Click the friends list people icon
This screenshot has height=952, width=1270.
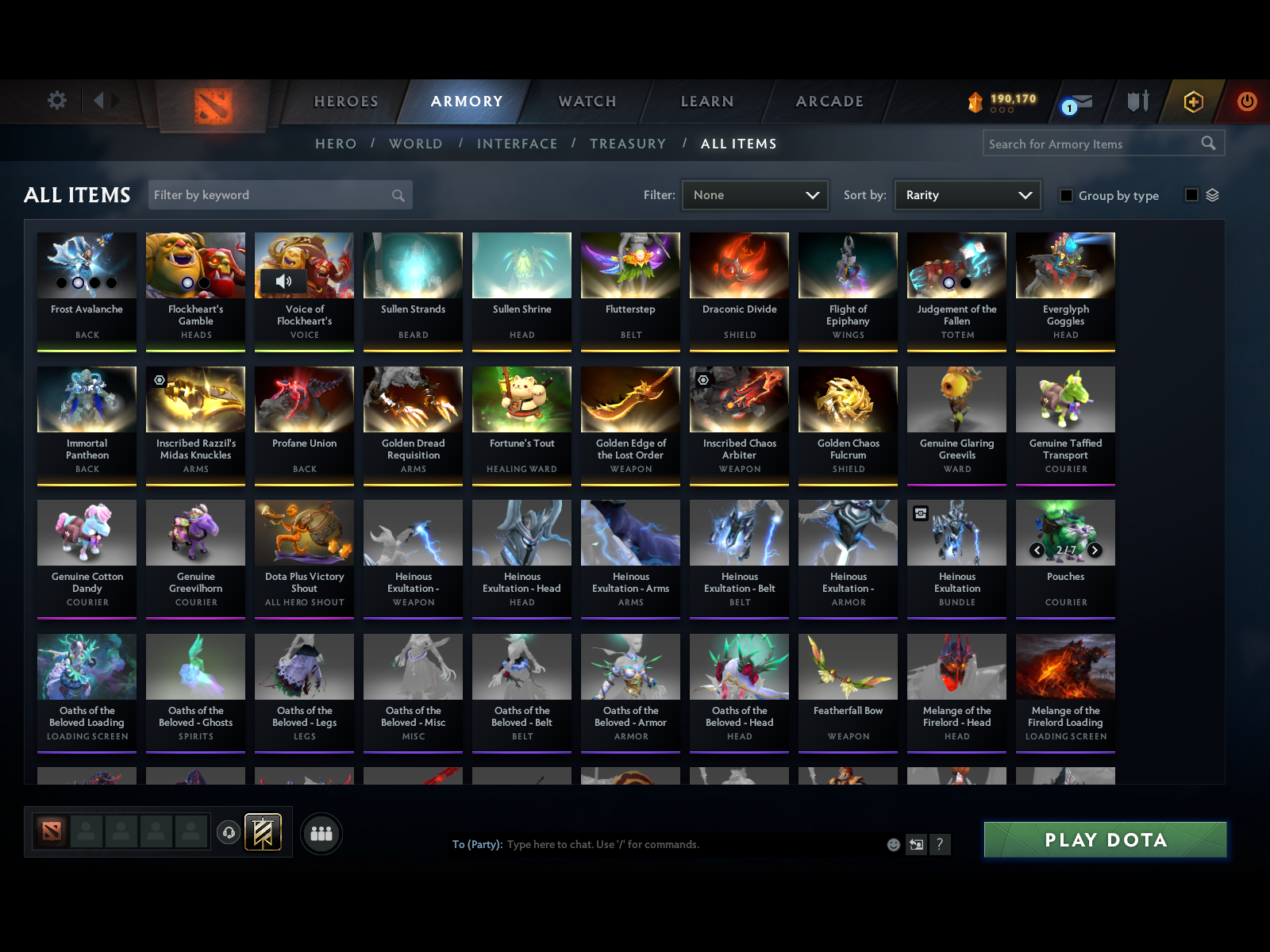(x=321, y=834)
